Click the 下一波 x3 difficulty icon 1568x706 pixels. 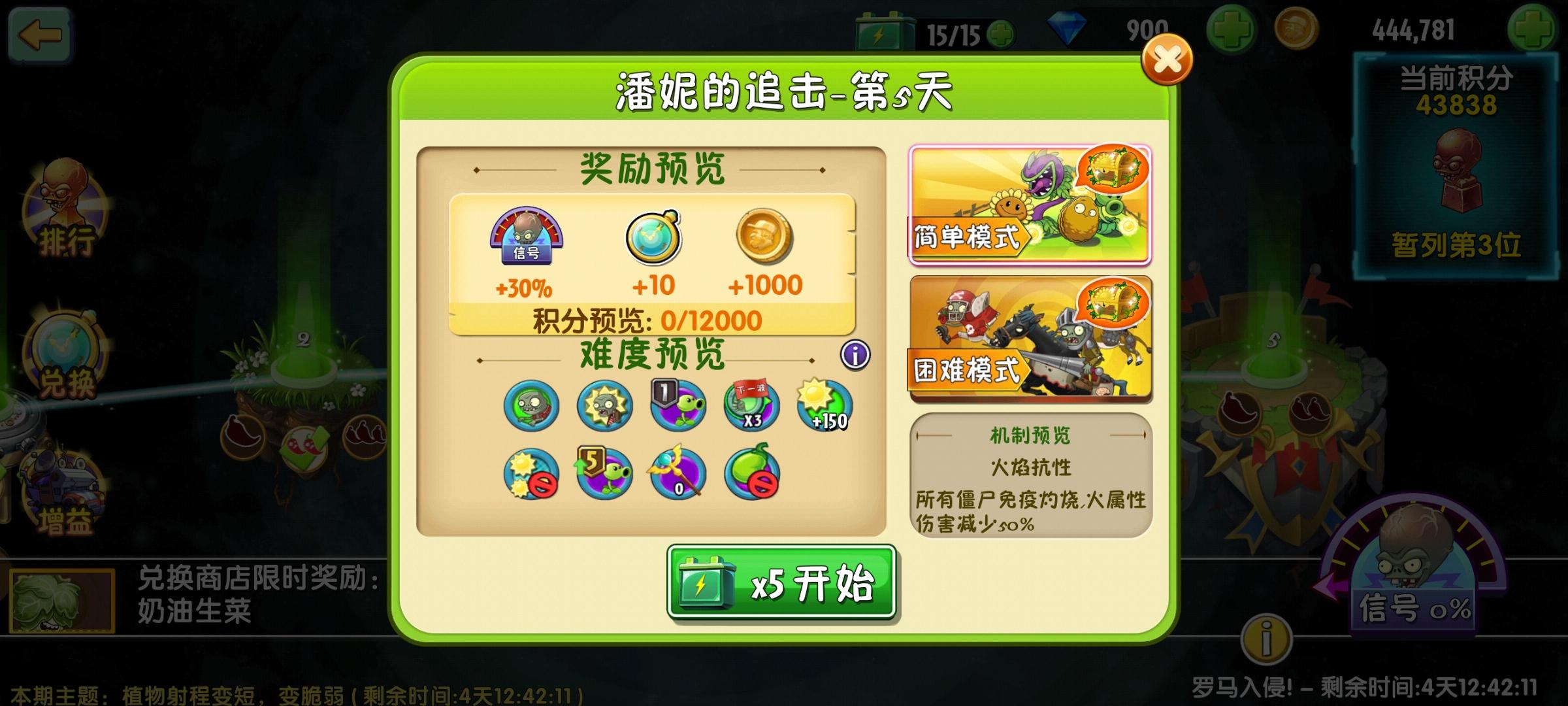(x=751, y=405)
